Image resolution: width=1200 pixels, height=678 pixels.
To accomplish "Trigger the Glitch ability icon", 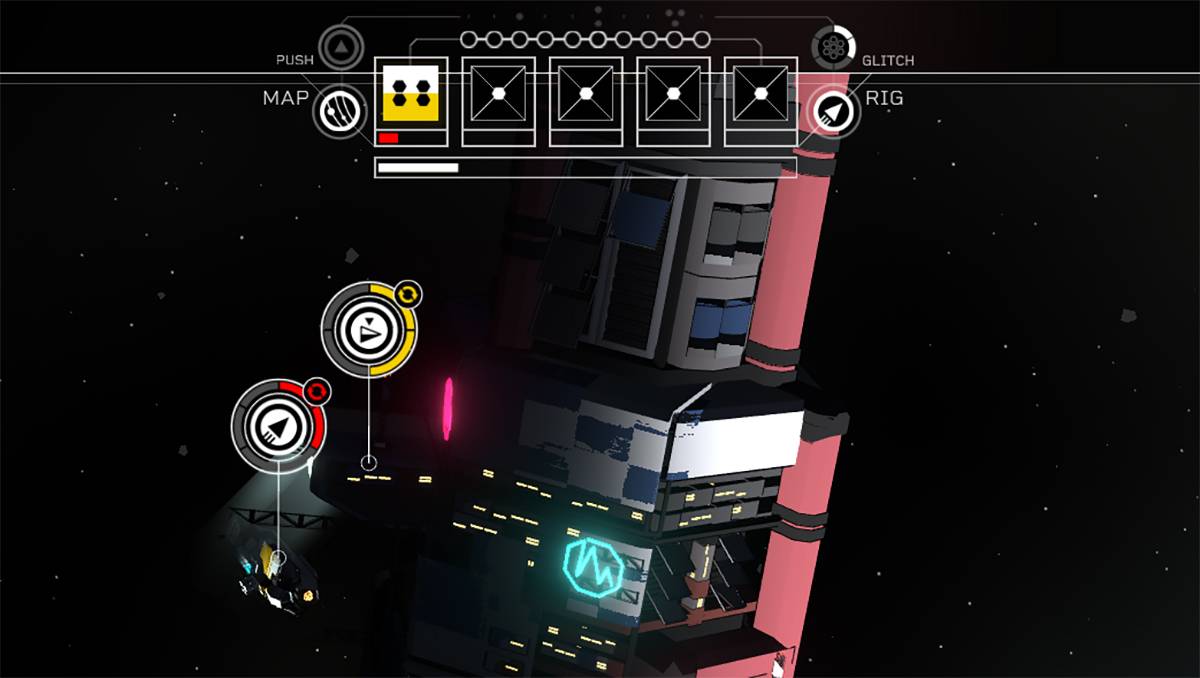I will pos(834,46).
